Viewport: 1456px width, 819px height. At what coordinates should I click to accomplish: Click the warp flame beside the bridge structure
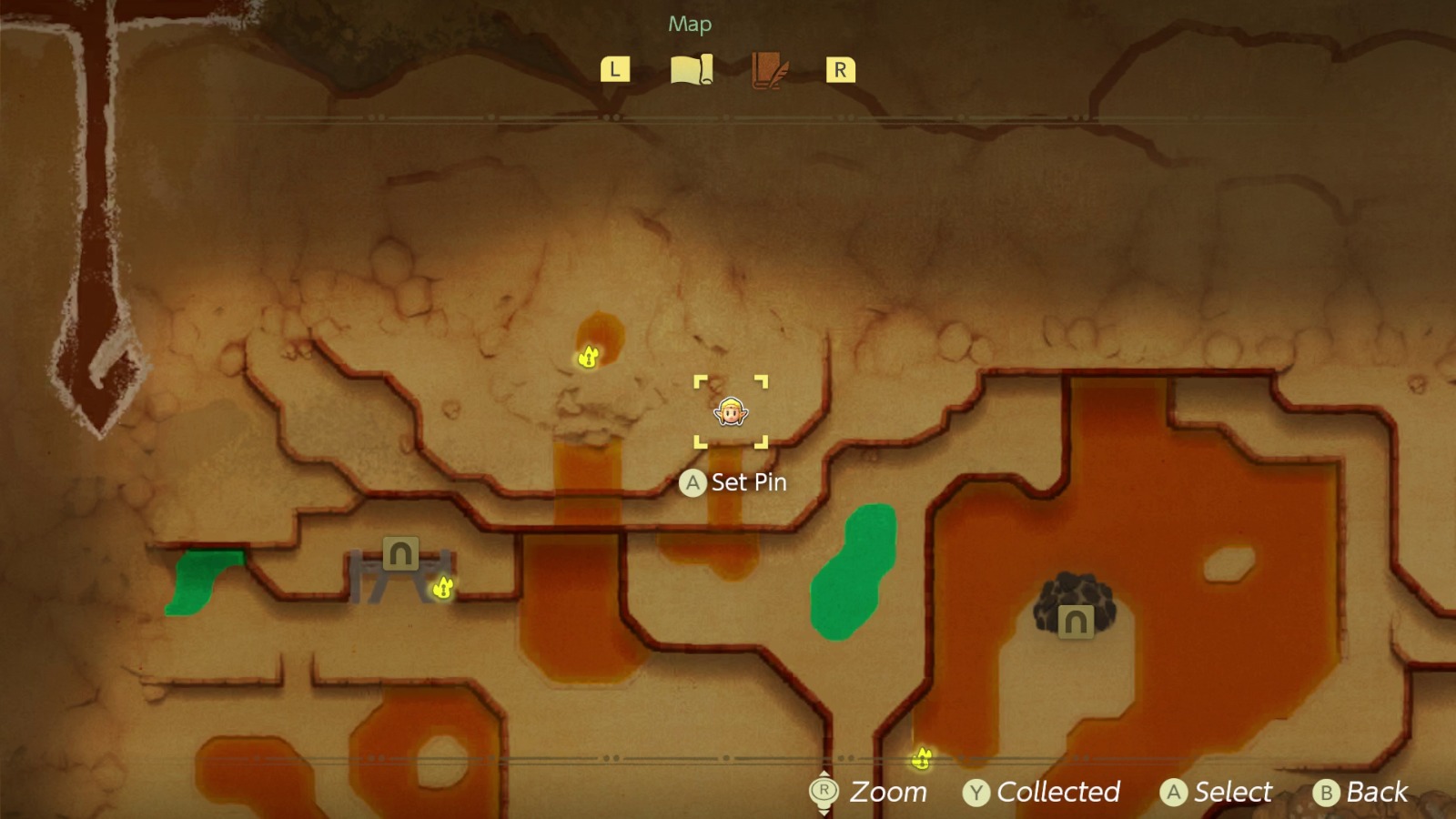(442, 590)
